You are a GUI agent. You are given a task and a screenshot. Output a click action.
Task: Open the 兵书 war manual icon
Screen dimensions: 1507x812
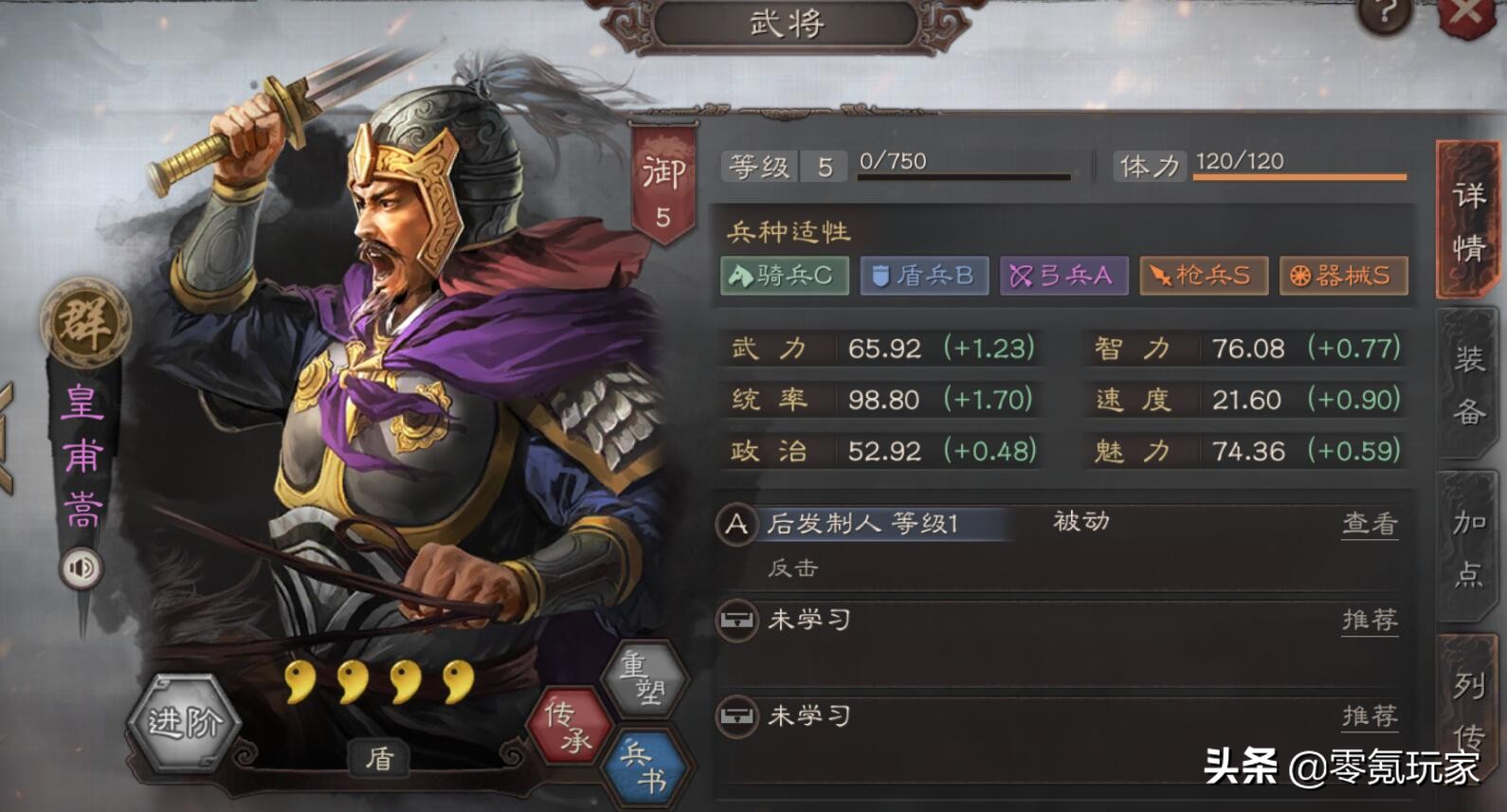pos(645,763)
